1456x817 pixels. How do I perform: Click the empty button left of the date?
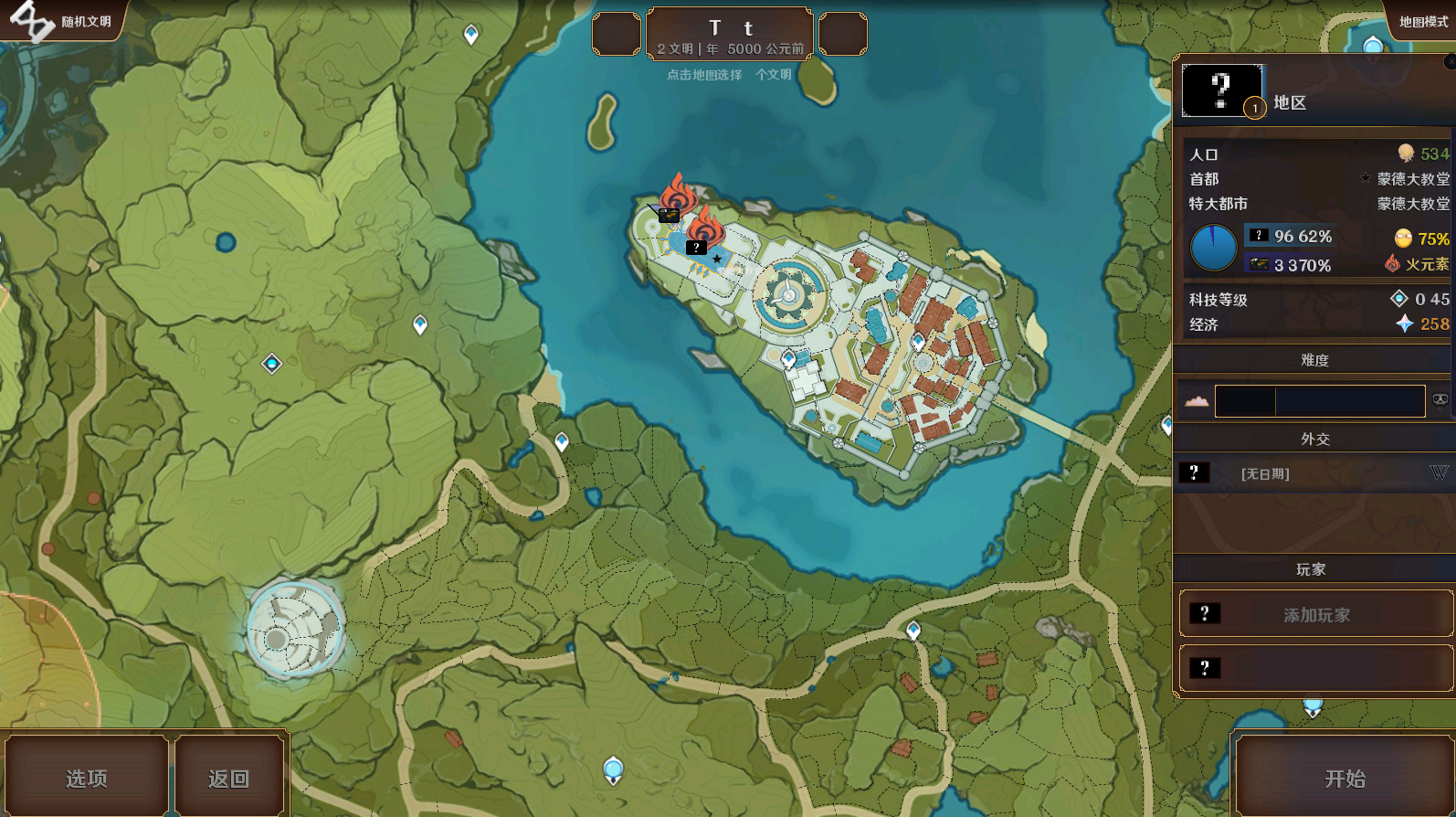(617, 34)
